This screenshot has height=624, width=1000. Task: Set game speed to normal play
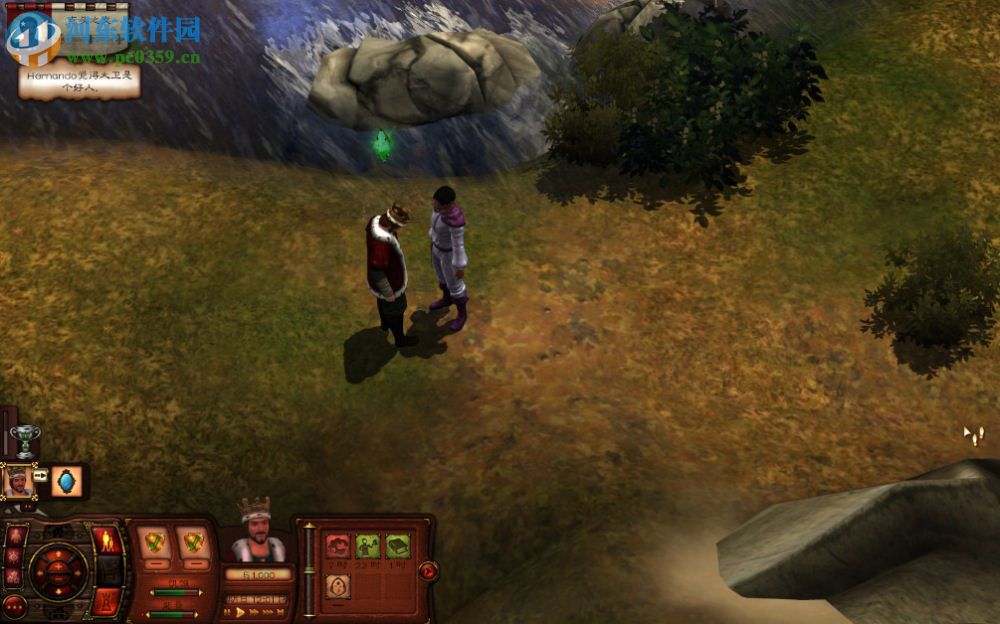(x=241, y=612)
